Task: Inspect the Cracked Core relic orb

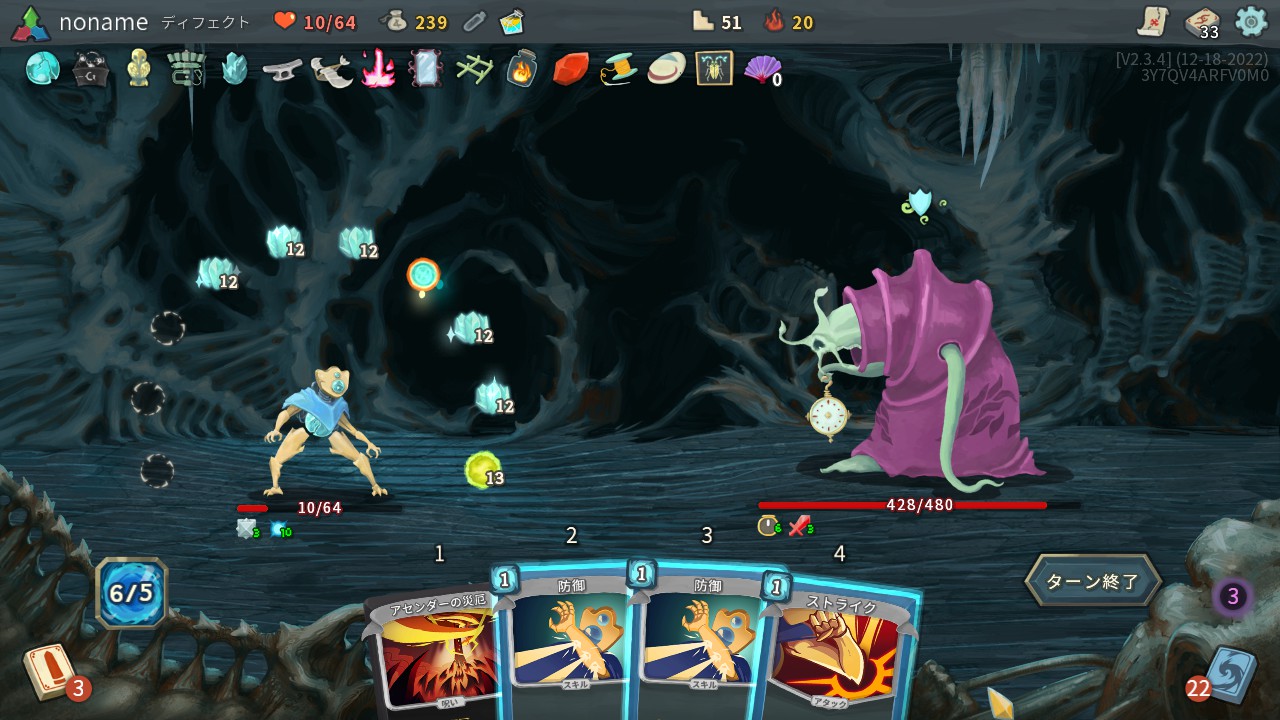Action: pyautogui.click(x=42, y=68)
